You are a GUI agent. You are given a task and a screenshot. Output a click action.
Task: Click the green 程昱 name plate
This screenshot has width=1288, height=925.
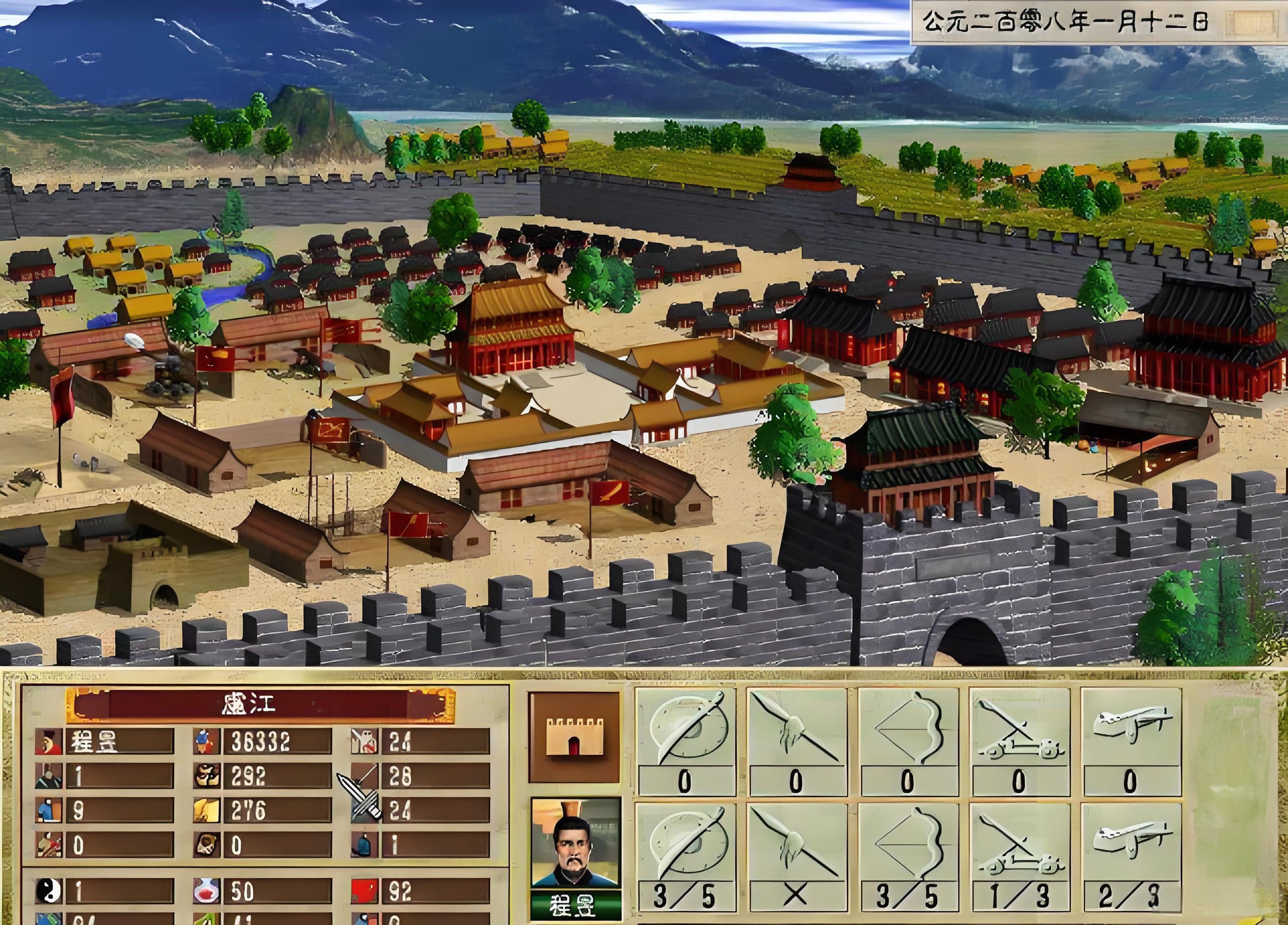(x=575, y=906)
